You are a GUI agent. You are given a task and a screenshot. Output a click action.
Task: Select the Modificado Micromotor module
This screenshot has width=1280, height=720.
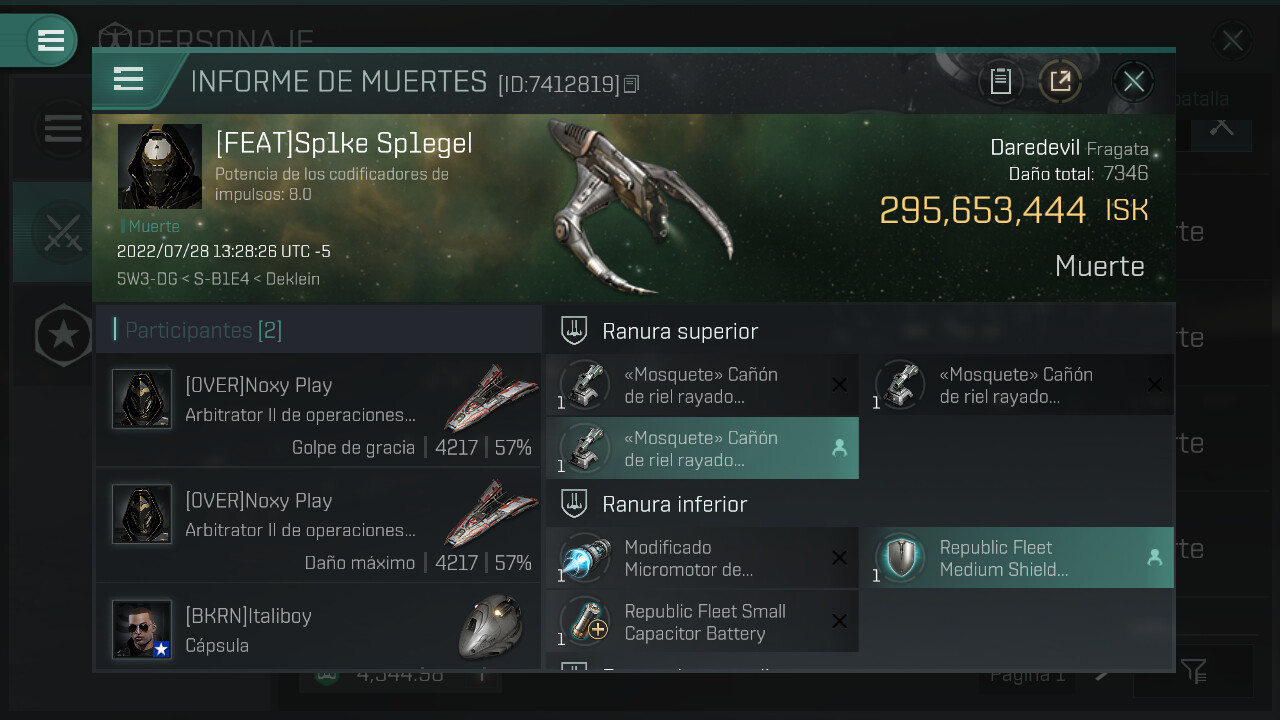(x=702, y=558)
